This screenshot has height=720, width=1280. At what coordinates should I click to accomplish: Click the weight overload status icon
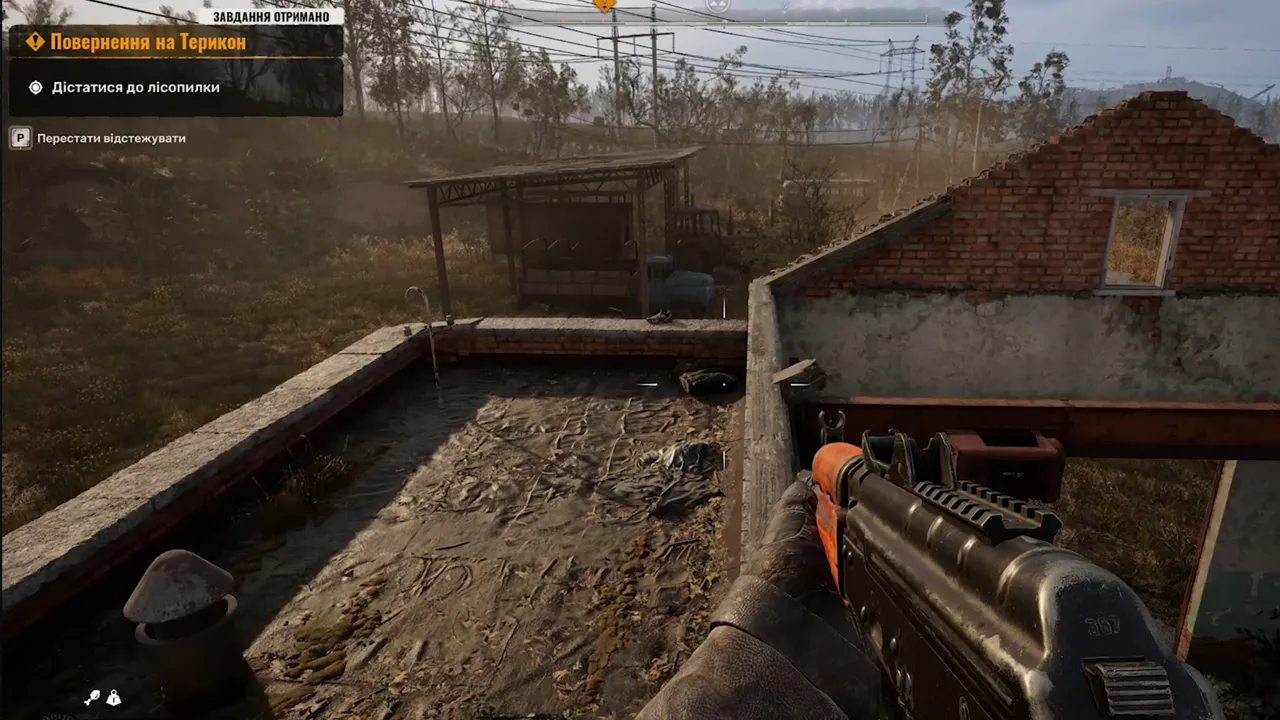[114, 698]
